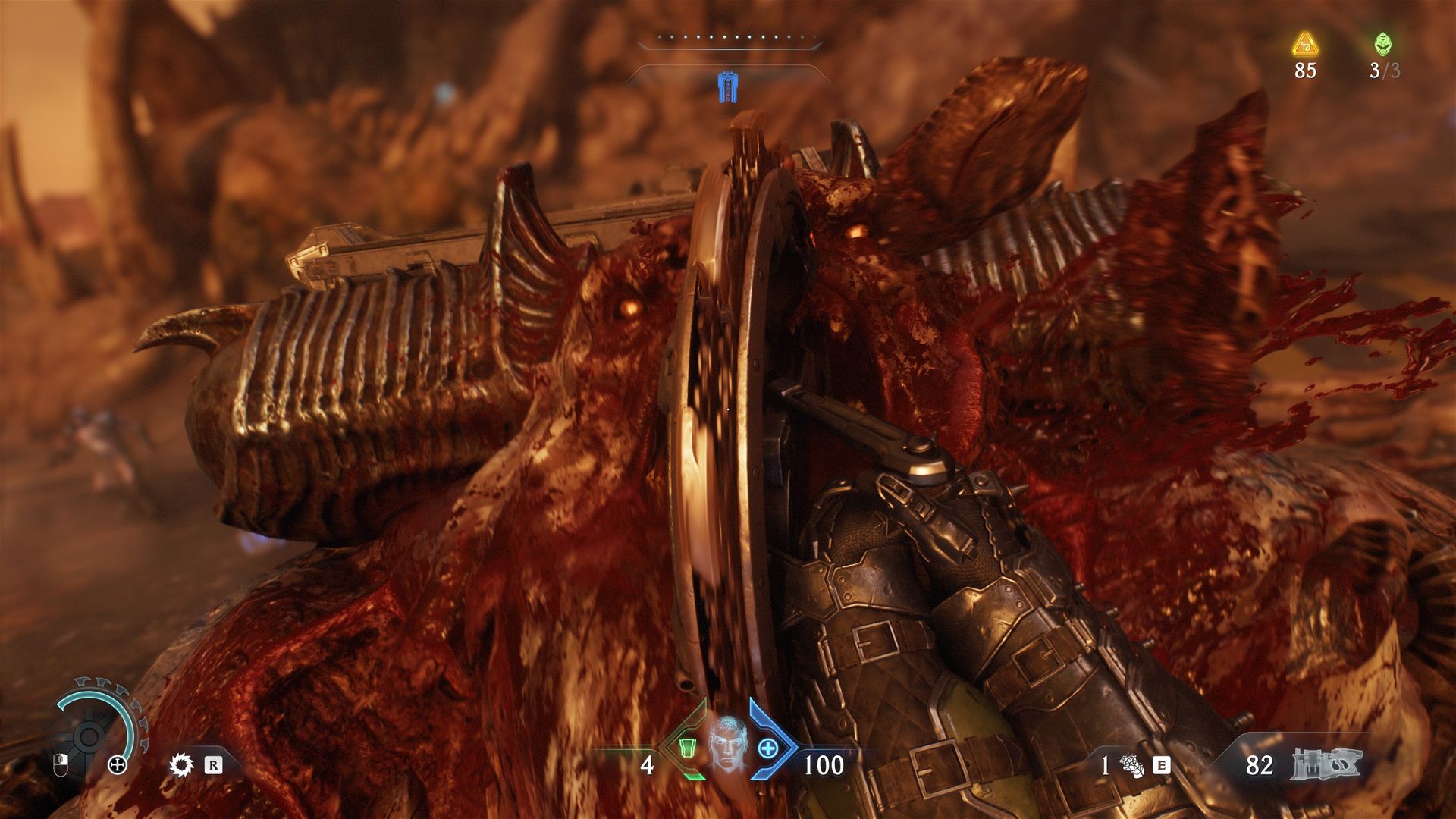Click the blue health plus icon
This screenshot has height=819, width=1456.
768,748
